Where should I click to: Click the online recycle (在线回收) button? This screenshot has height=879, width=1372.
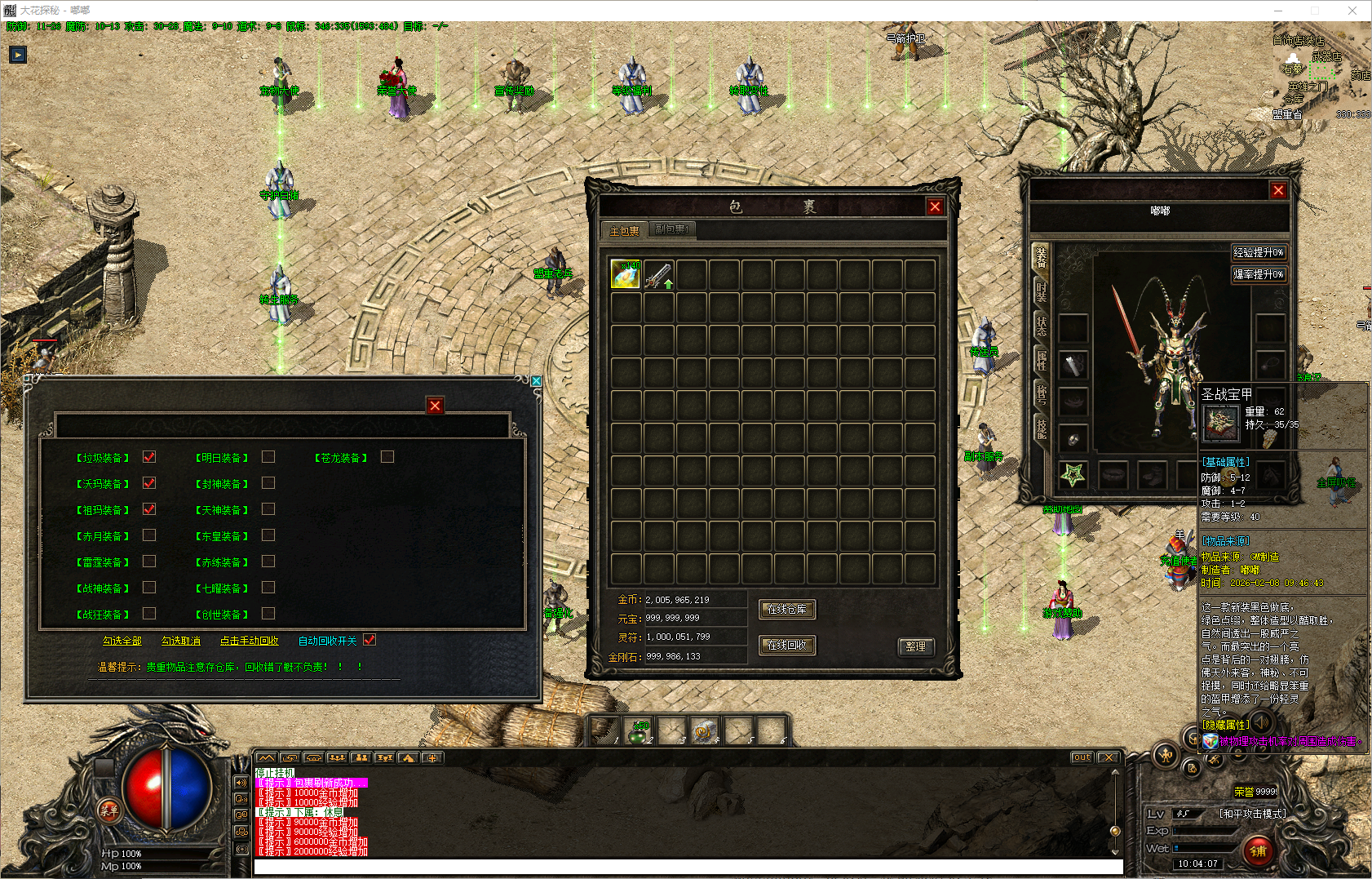coord(787,646)
